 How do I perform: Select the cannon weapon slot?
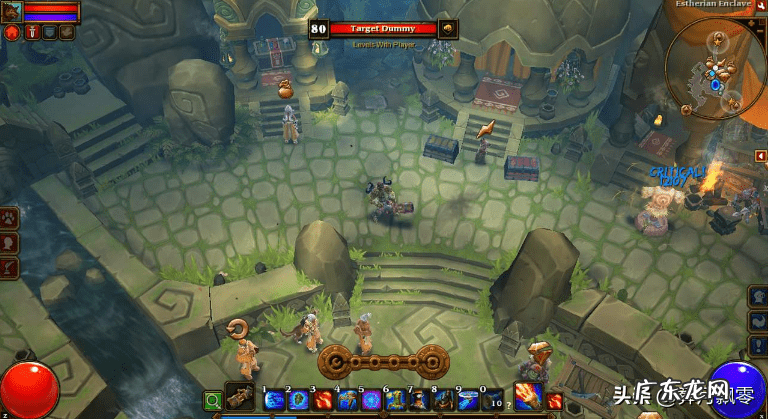tap(241, 399)
